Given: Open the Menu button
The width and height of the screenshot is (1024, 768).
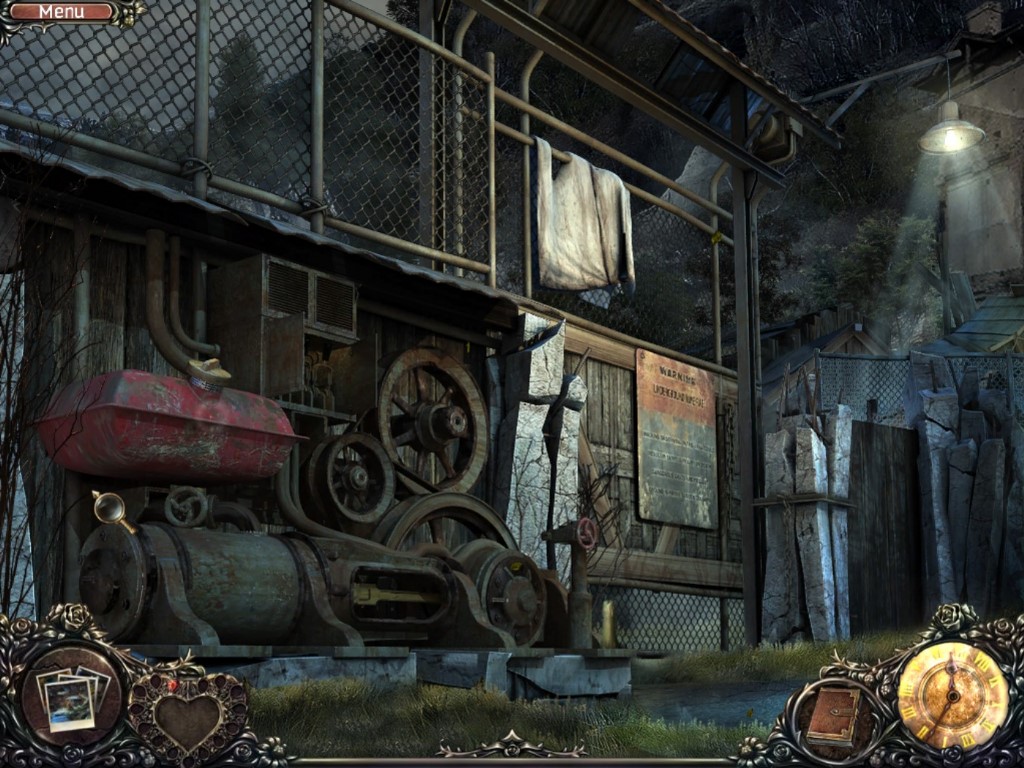Looking at the screenshot, I should 62,12.
